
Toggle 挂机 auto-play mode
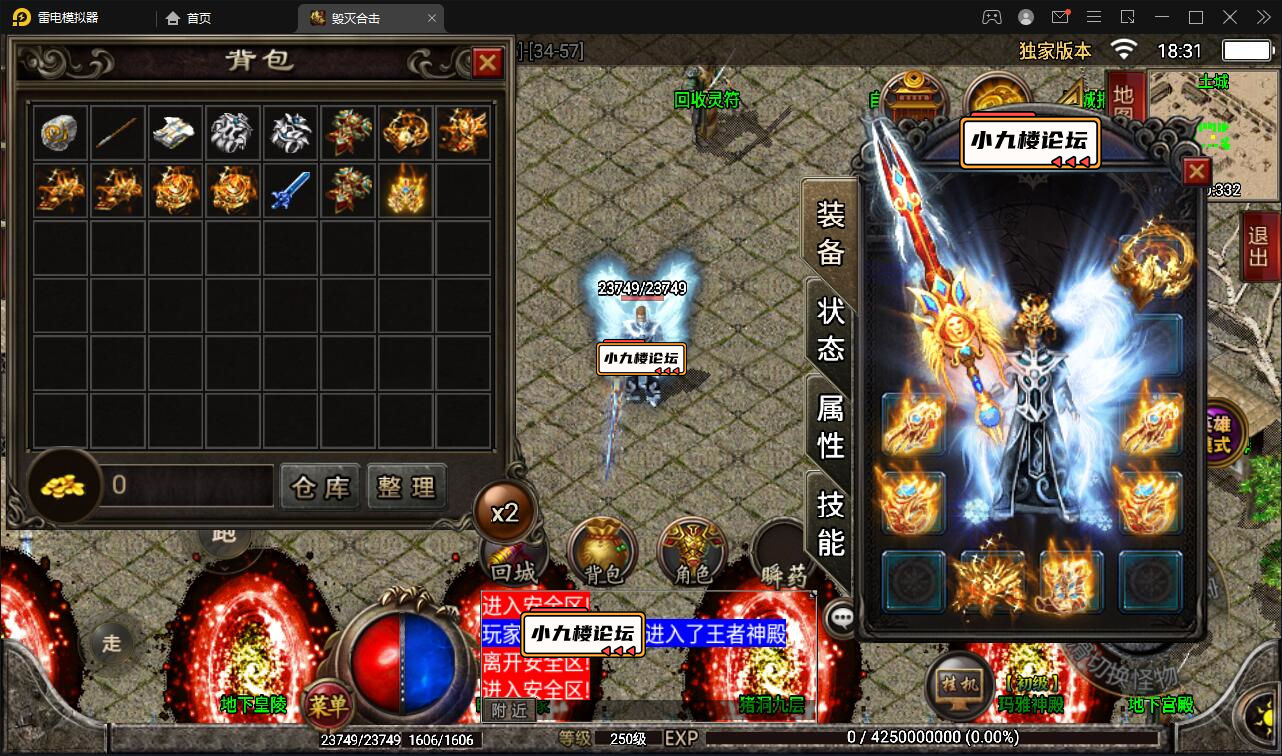(x=958, y=688)
